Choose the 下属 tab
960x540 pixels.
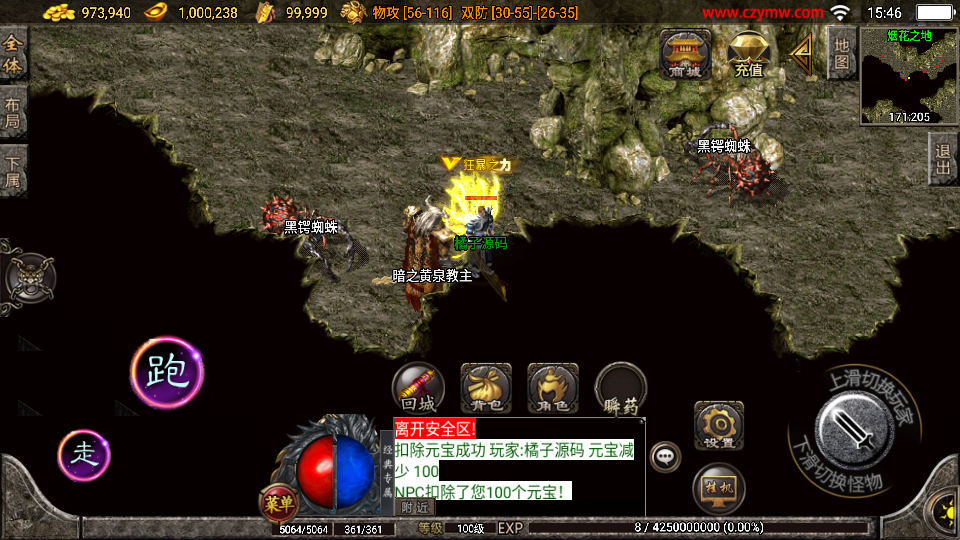pos(13,171)
